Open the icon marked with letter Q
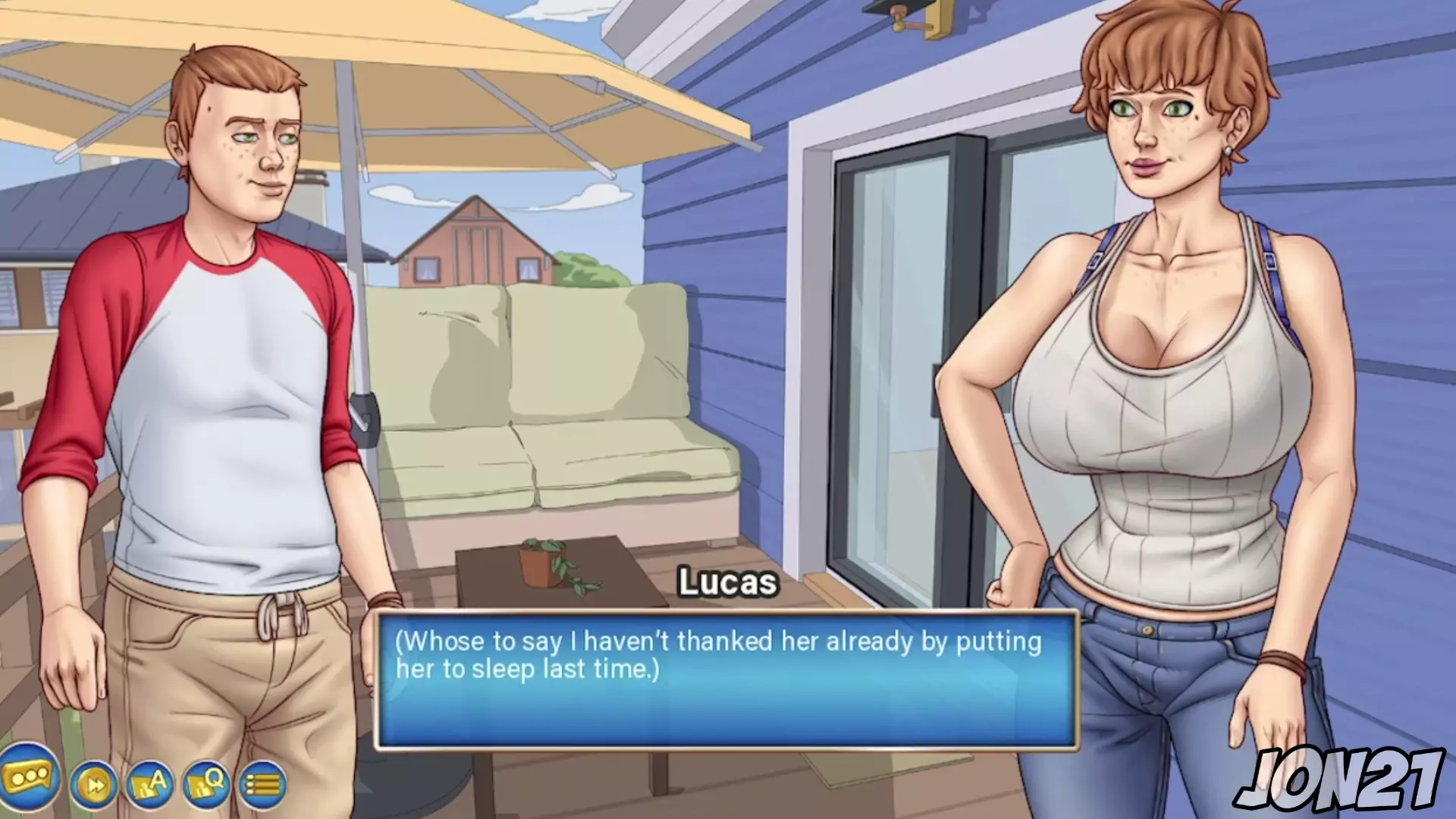 coord(206,782)
